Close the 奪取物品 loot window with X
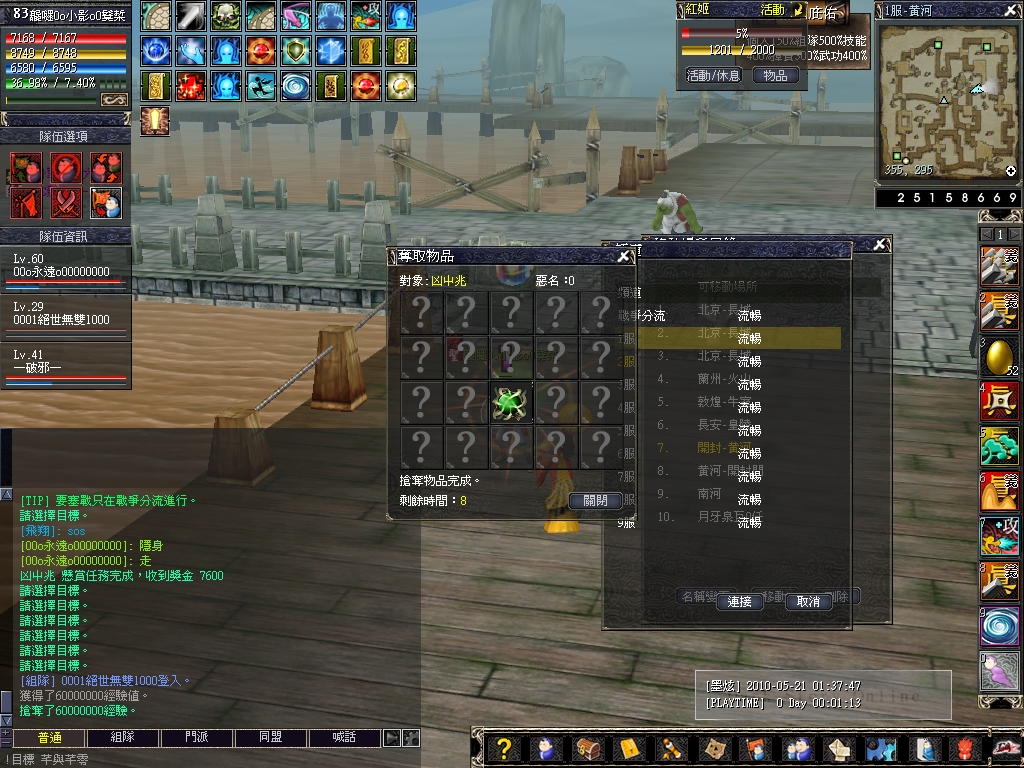 (624, 256)
